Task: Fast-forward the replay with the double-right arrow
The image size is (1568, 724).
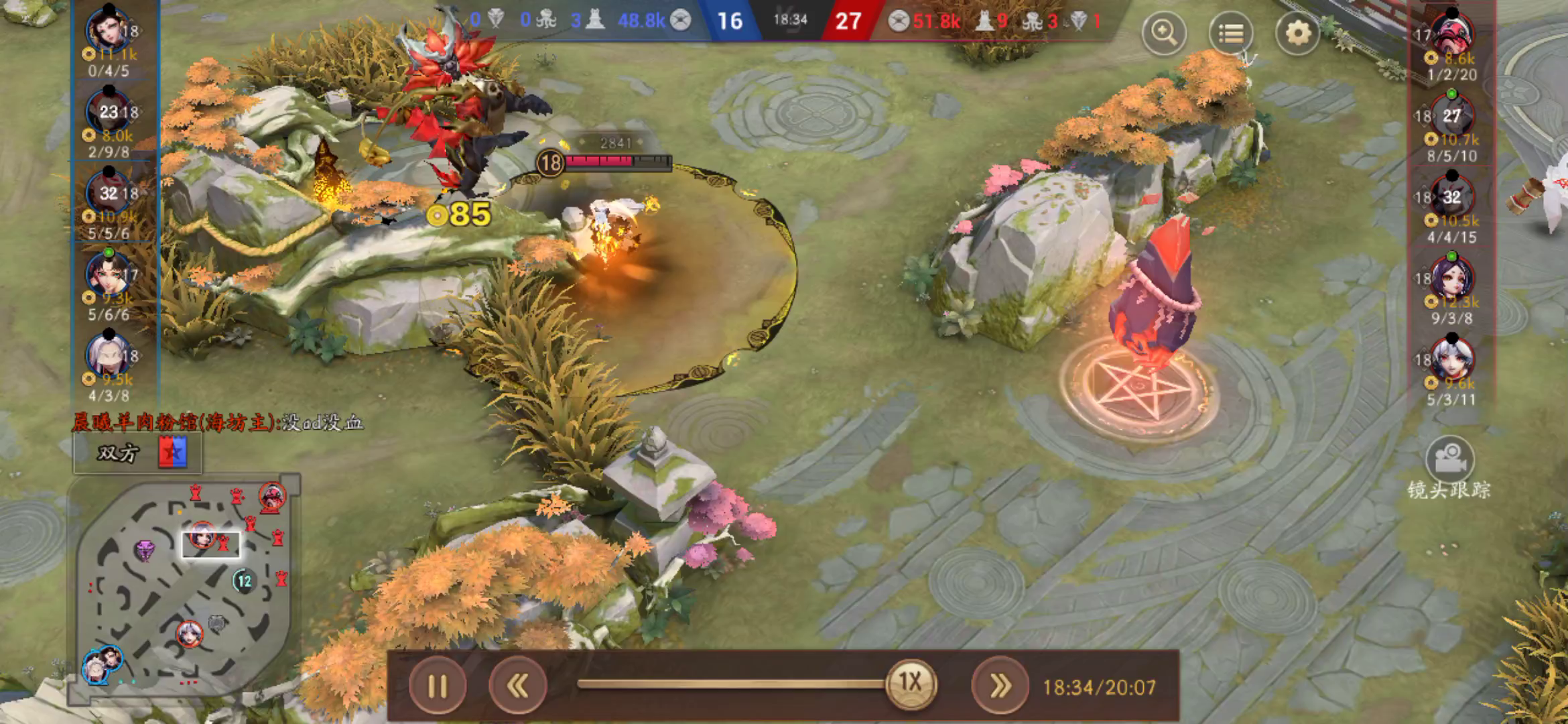Action: (x=1000, y=686)
